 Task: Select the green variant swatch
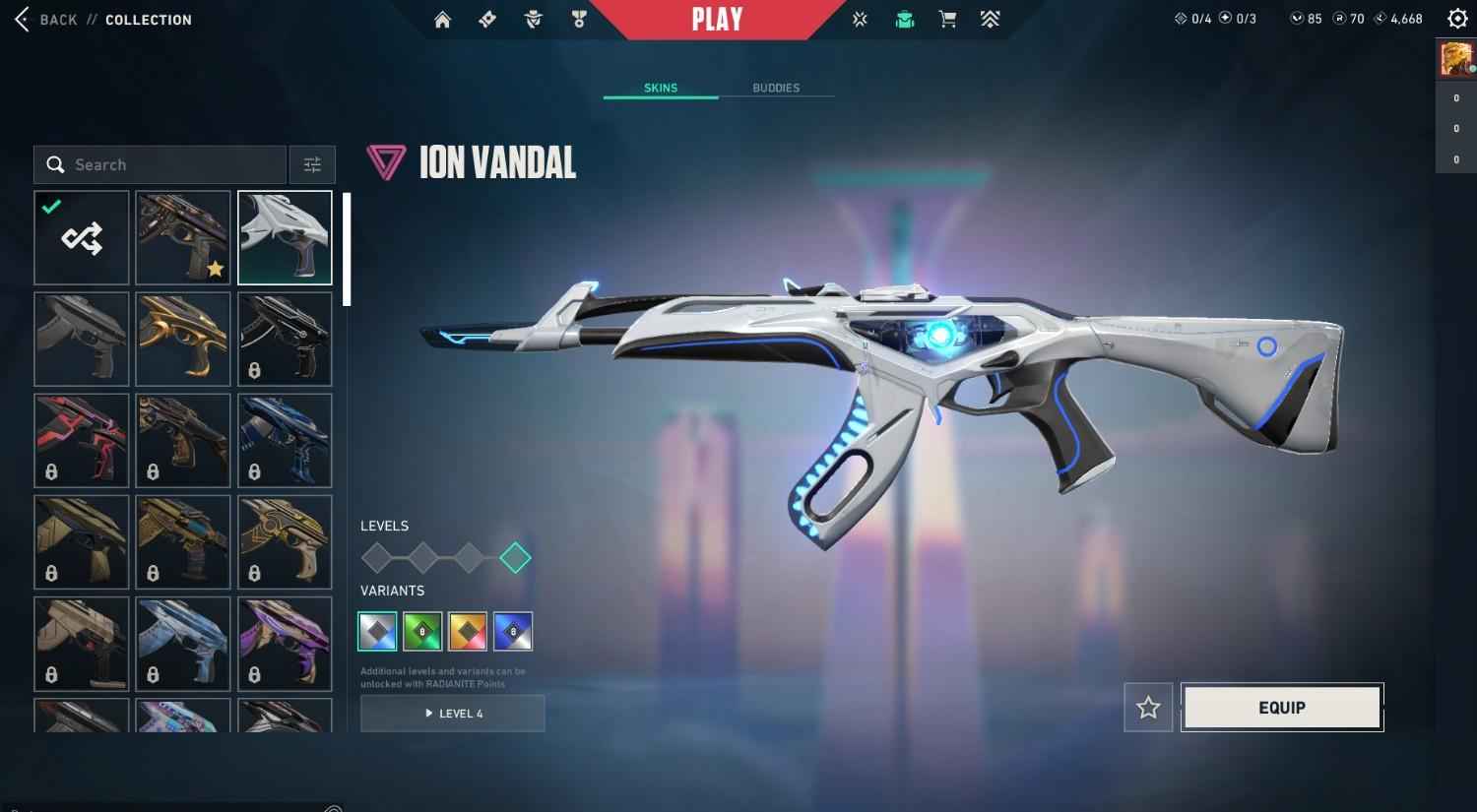pos(422,632)
